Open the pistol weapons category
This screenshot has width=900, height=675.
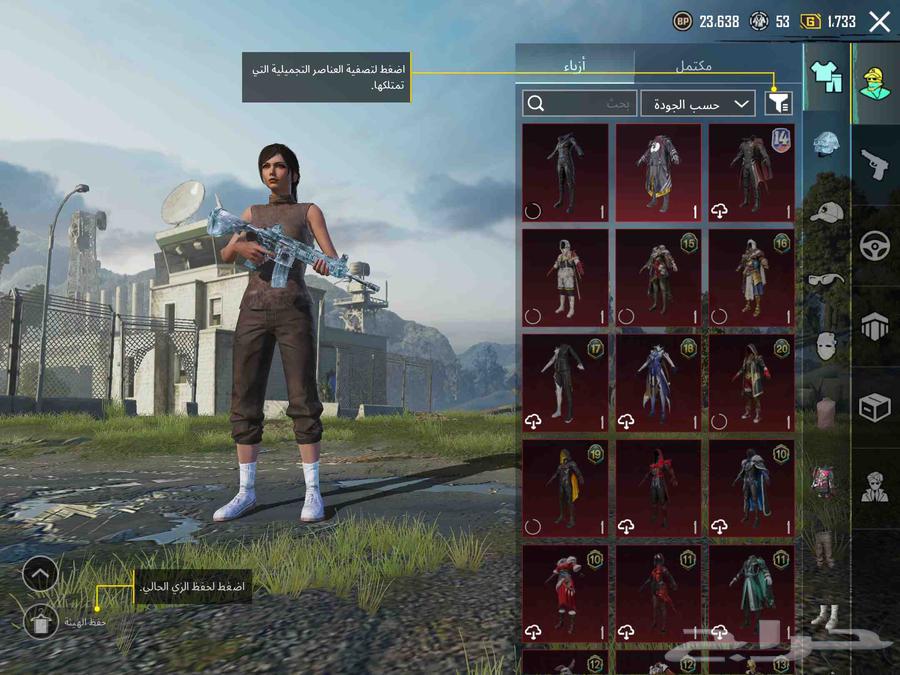tap(876, 164)
